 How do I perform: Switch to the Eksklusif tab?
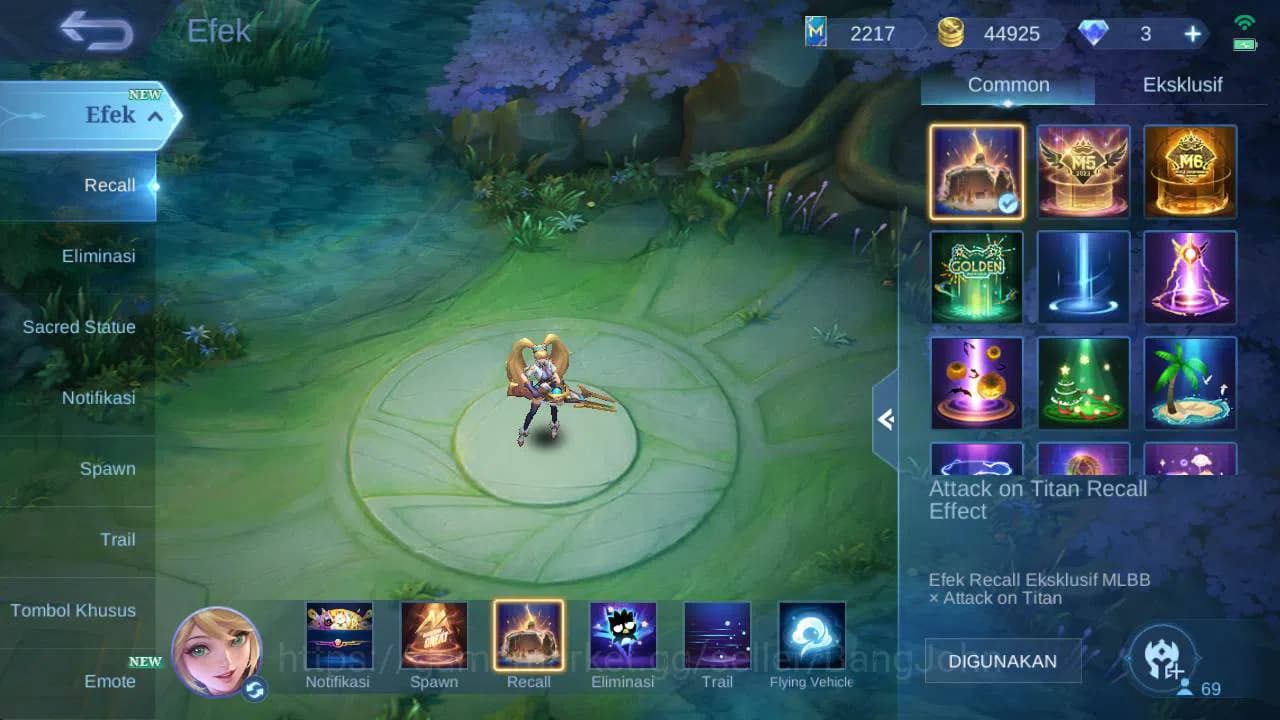(1181, 85)
